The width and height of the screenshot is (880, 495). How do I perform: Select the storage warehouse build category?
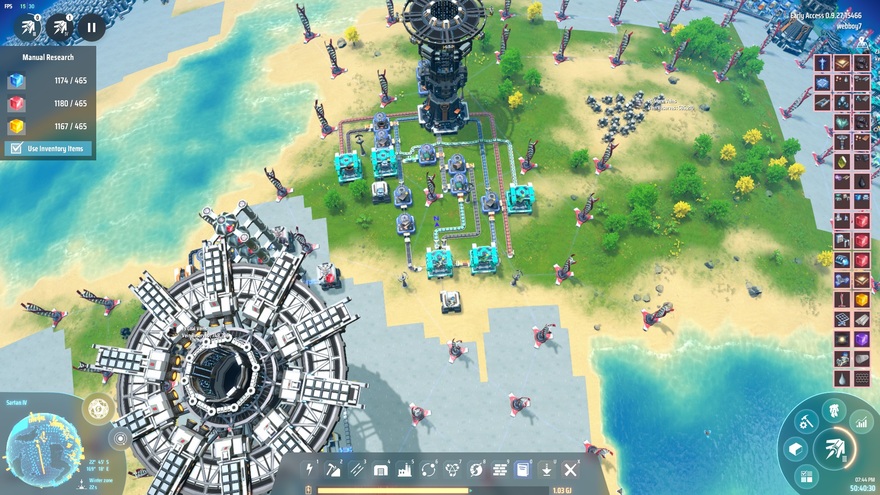pyautogui.click(x=381, y=469)
